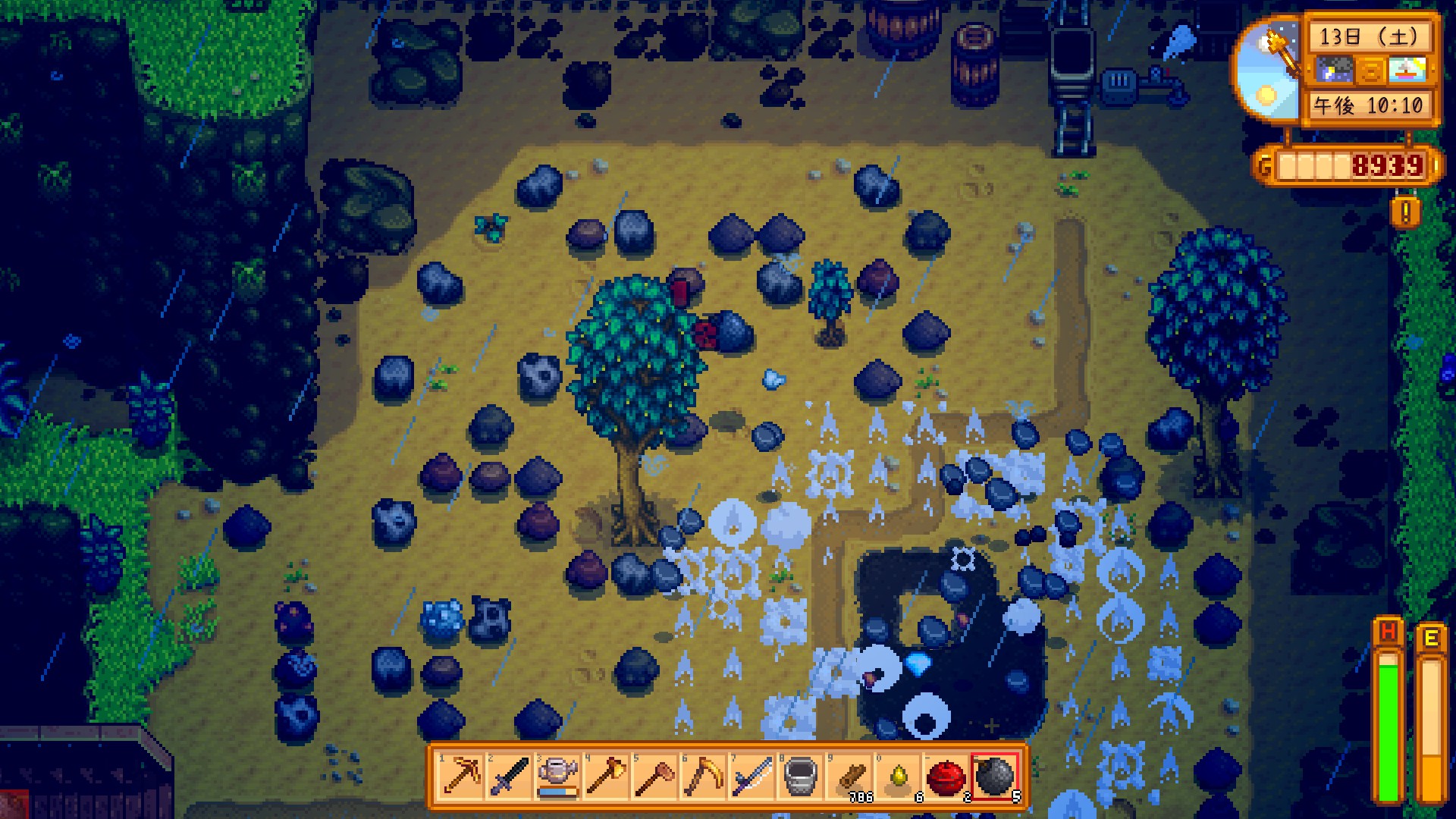Select the pickaxe in the hotbar
The width and height of the screenshot is (1456, 819).
point(460,777)
